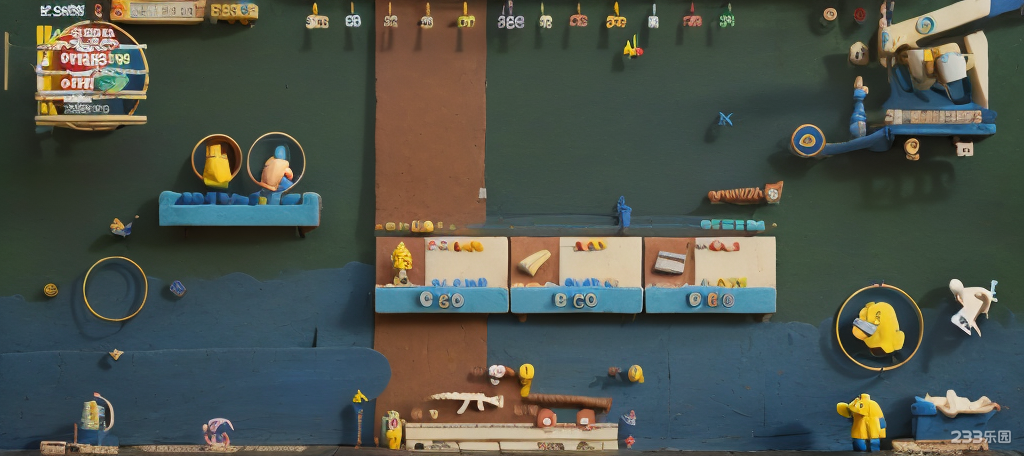Choose the shop card showing the curved horn
The image size is (1024, 456).
point(576,273)
